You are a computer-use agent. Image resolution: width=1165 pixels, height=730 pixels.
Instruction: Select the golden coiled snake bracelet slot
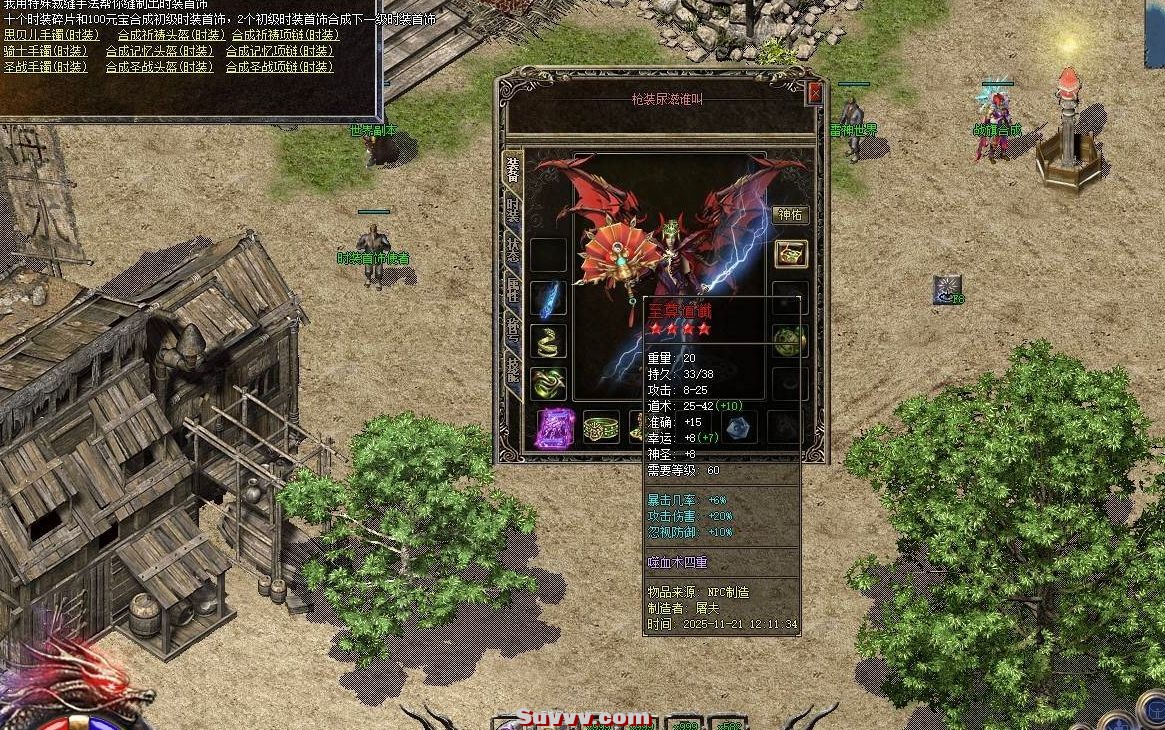point(549,341)
